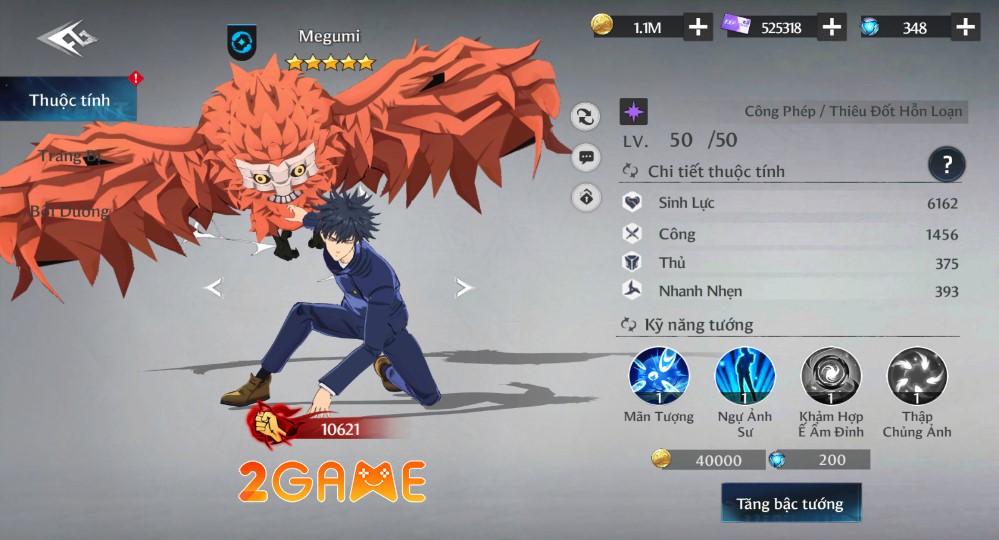The width and height of the screenshot is (999, 540).
Task: Select the Khảm Hợp Ế Ám Đình skill
Action: pyautogui.click(x=830, y=377)
